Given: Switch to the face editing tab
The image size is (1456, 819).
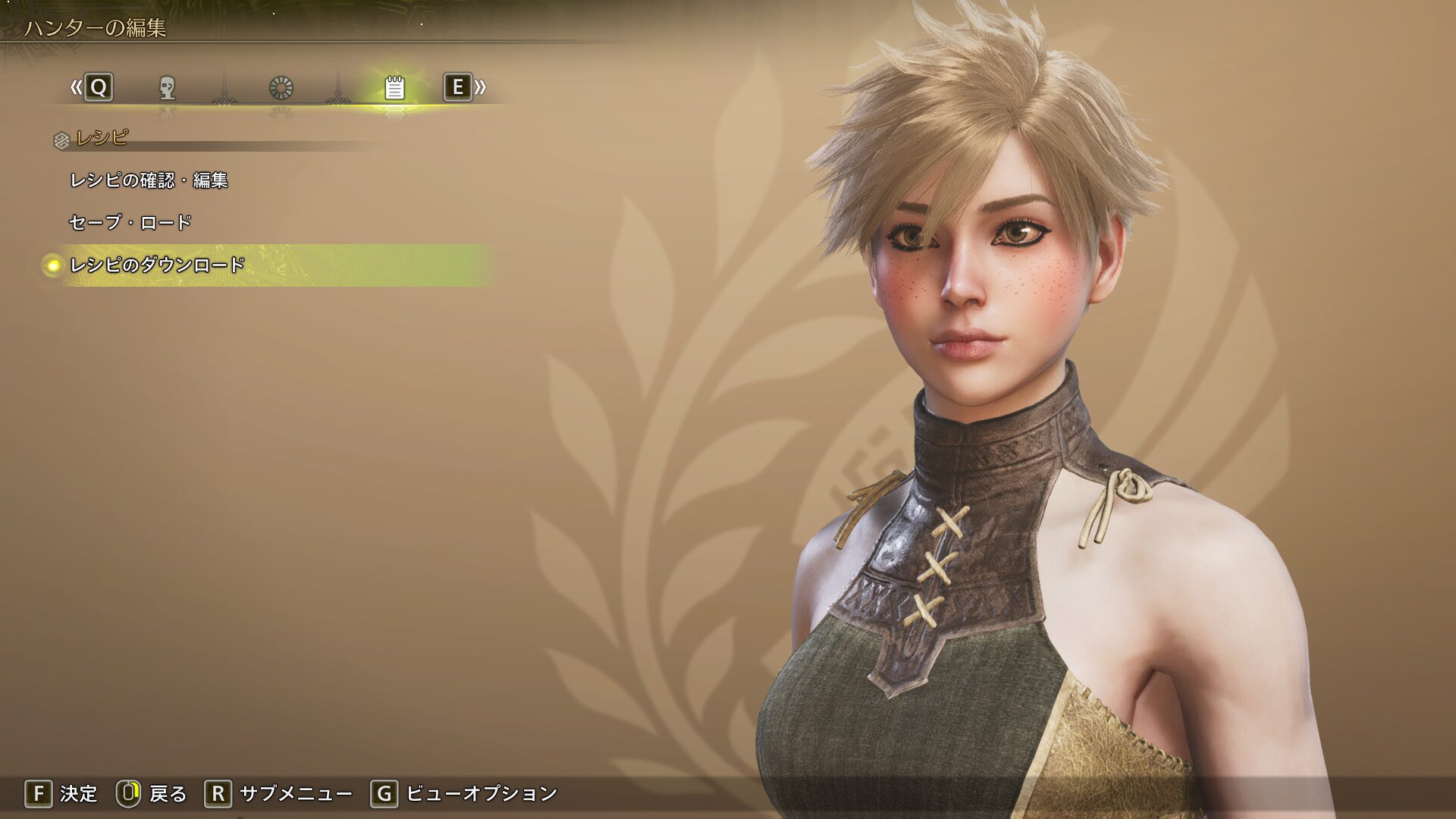Looking at the screenshot, I should (x=168, y=88).
